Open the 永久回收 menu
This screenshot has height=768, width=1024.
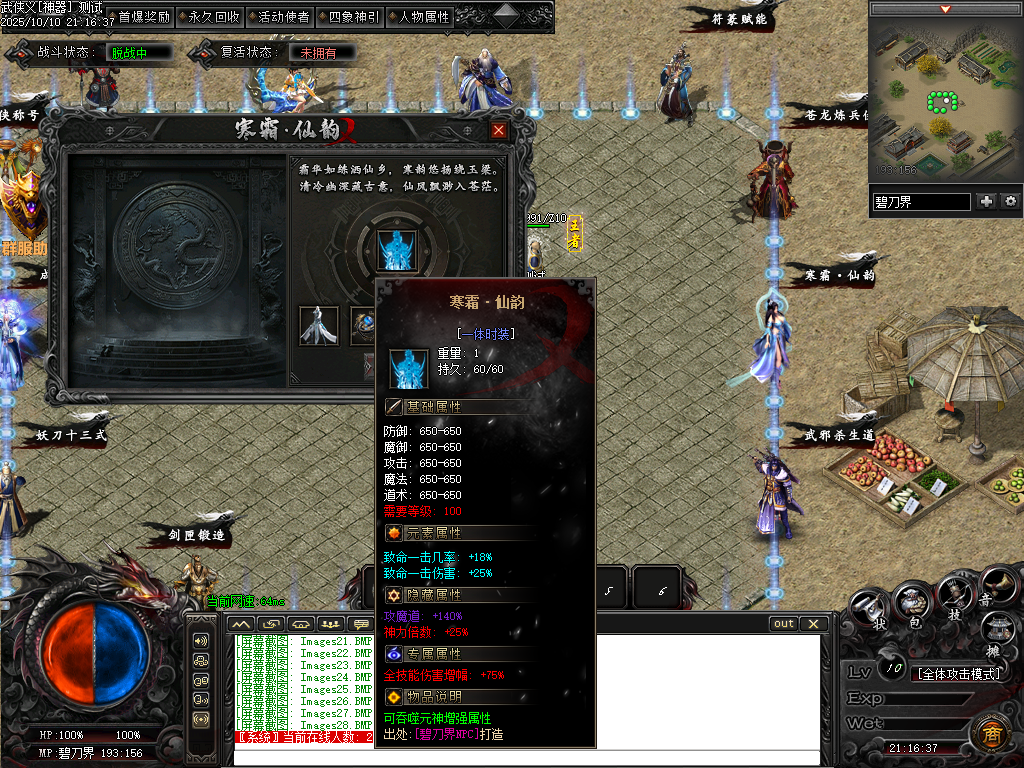[214, 17]
